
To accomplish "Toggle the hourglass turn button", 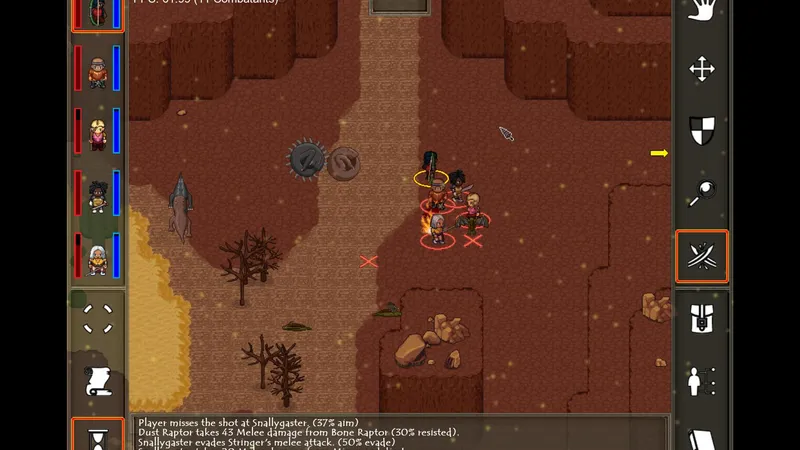I will click(x=98, y=436).
